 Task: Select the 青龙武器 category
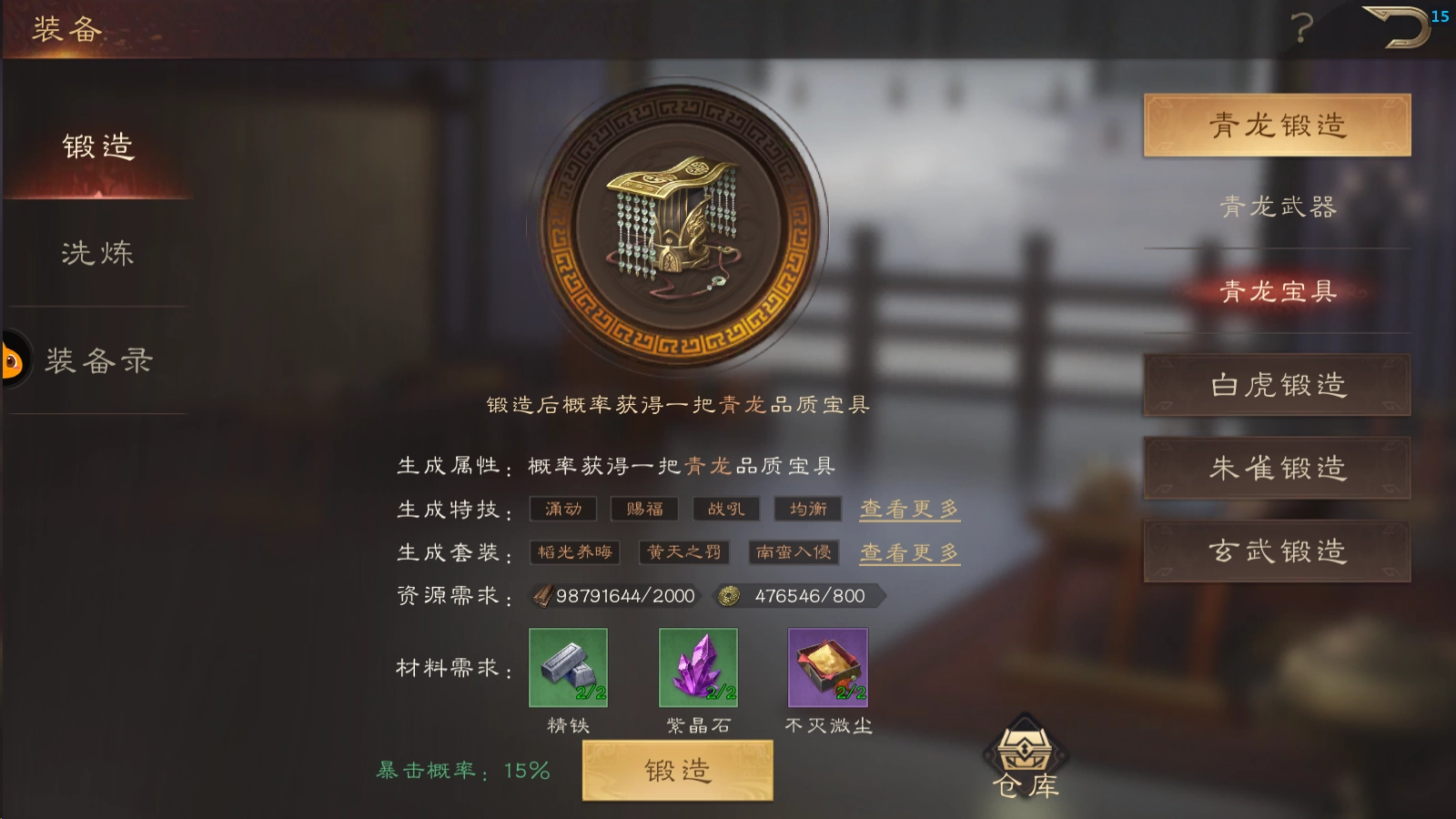tap(1278, 207)
